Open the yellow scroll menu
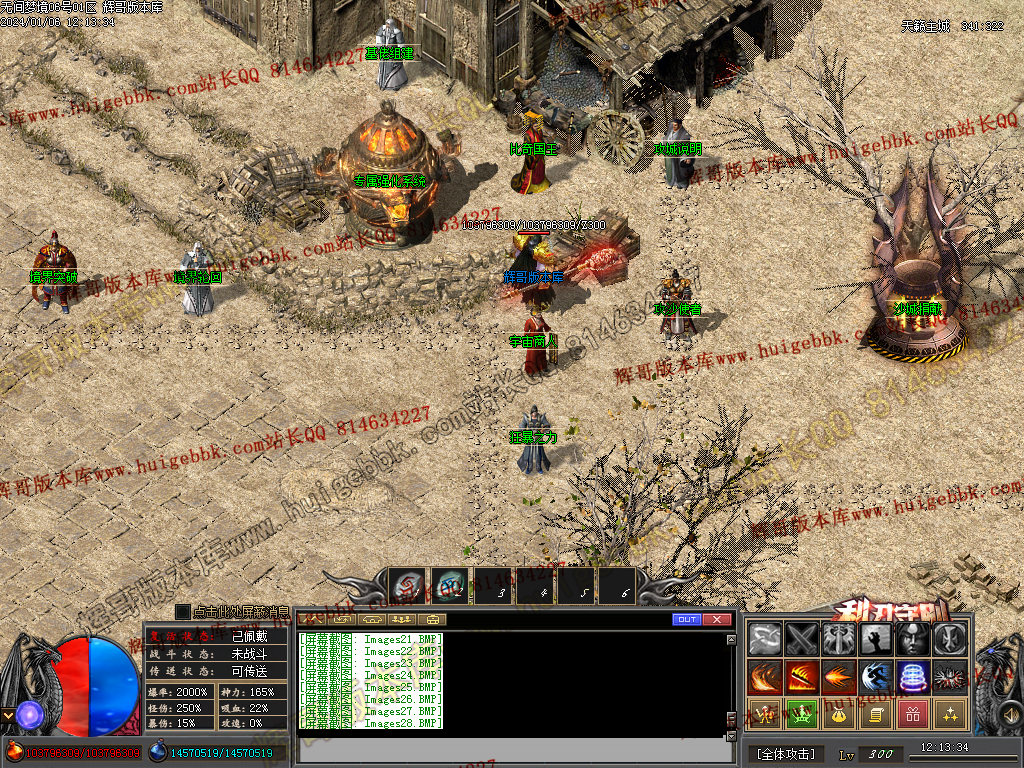This screenshot has width=1024, height=768. point(876,714)
